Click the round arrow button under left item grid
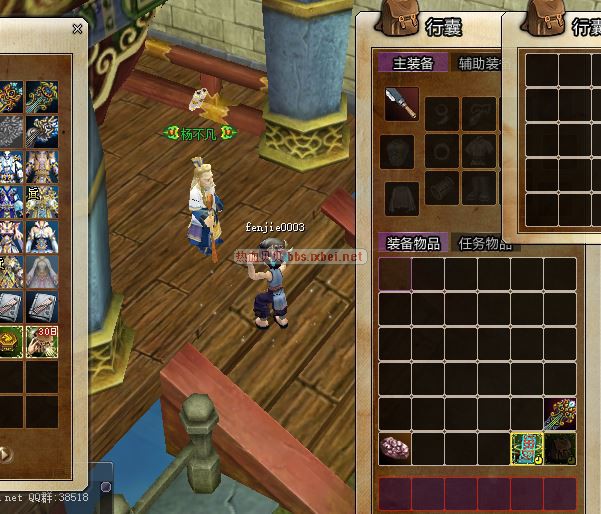This screenshot has width=601, height=514. 5,453
